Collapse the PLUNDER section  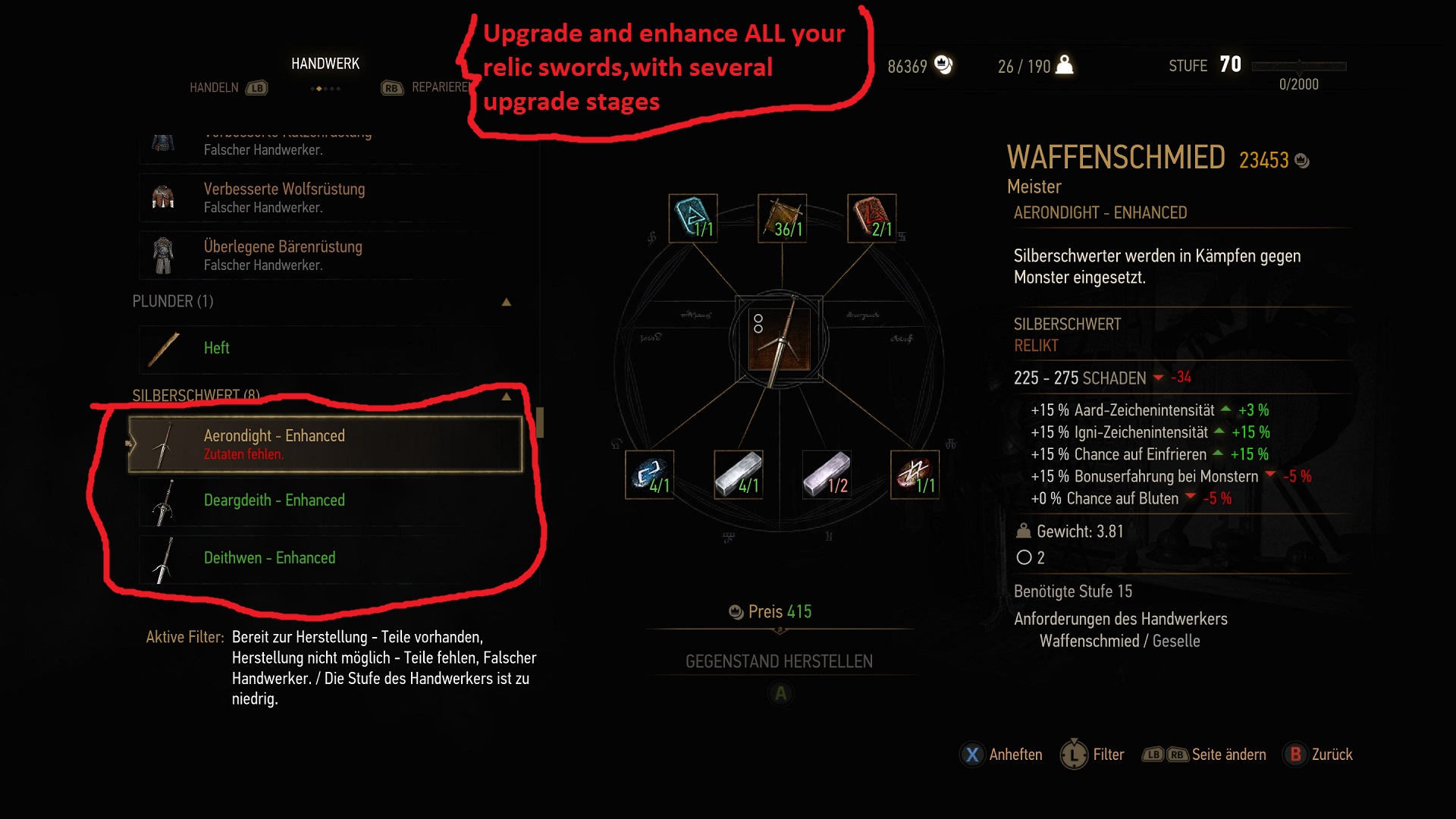coord(507,301)
